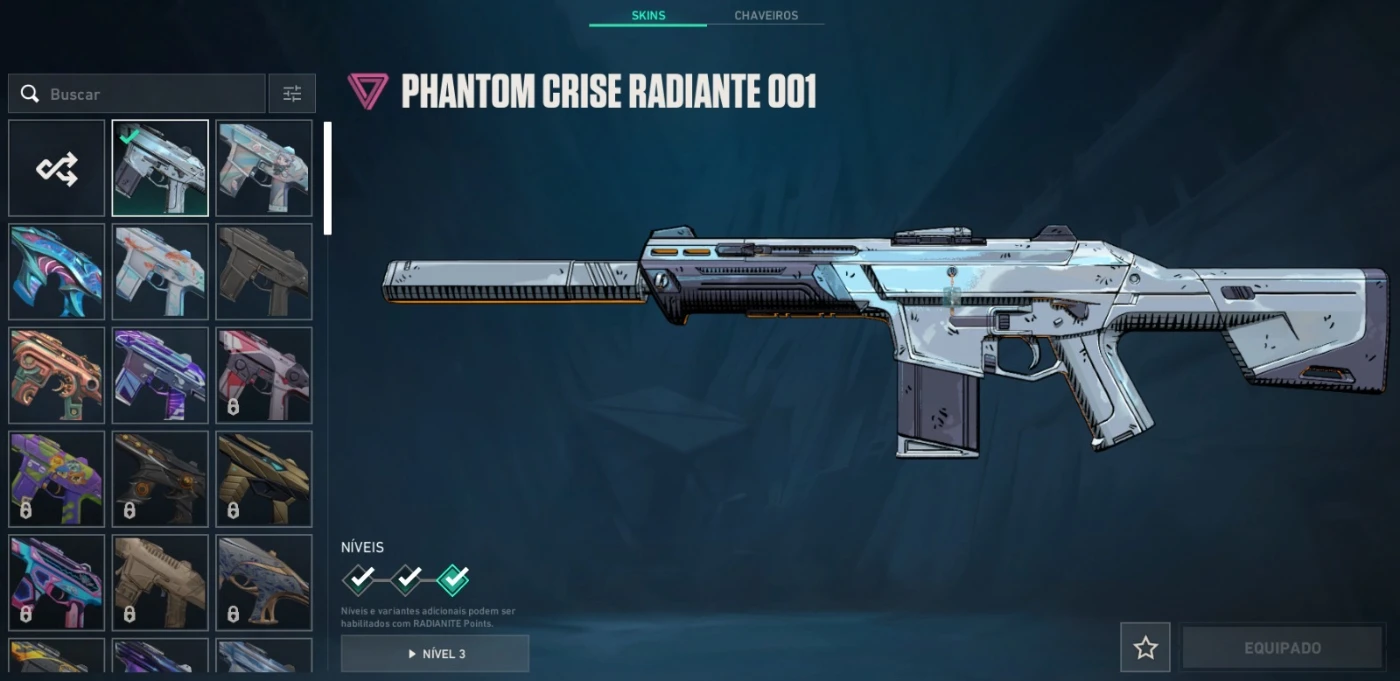The image size is (1400, 681).
Task: Select the locked green and purple skin
Action: pyautogui.click(x=57, y=479)
